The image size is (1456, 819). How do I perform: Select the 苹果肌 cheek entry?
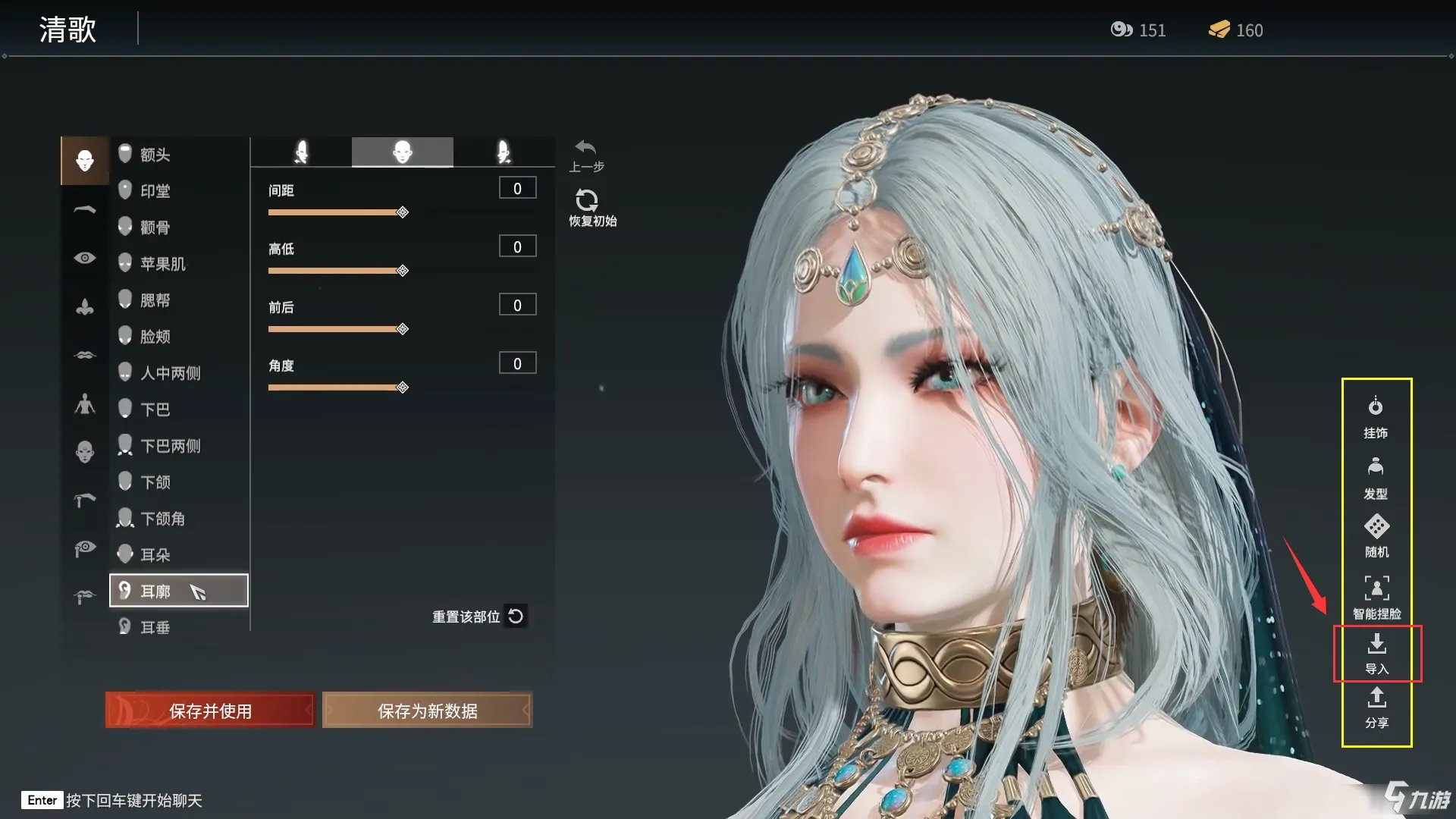click(x=162, y=264)
